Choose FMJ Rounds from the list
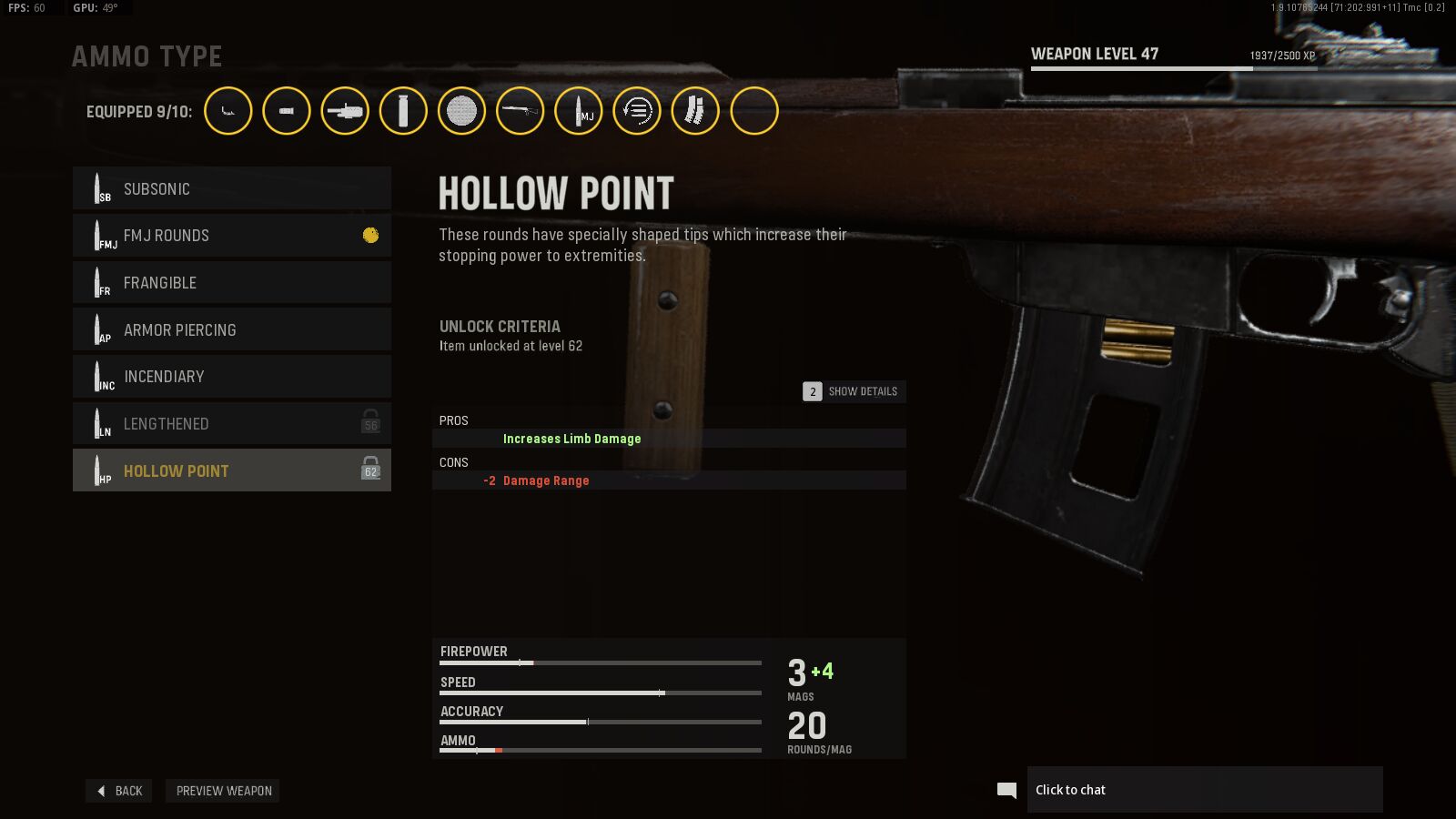This screenshot has width=1456, height=819. pyautogui.click(x=232, y=236)
